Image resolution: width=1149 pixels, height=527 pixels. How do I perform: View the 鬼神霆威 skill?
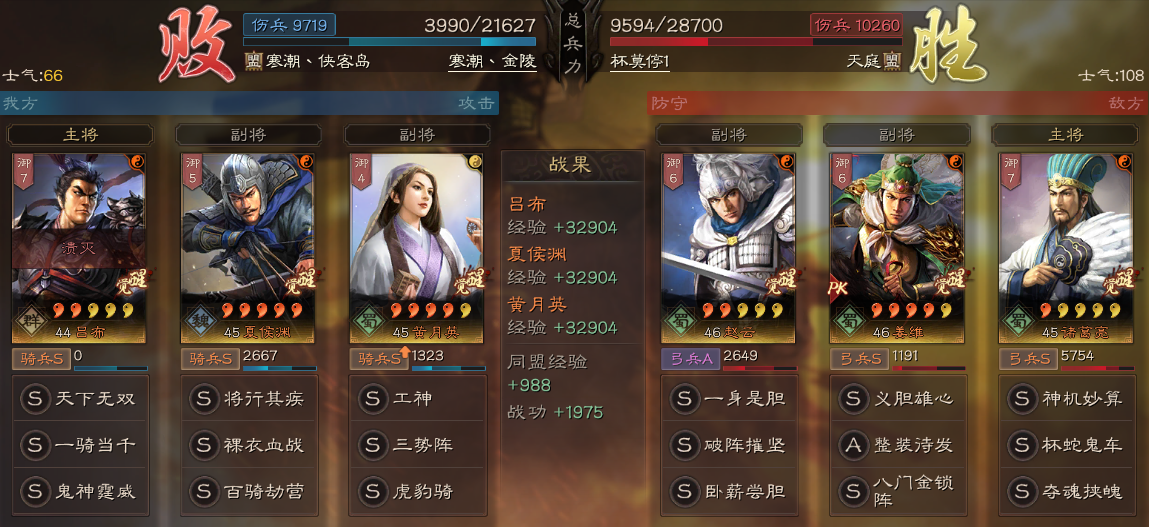[80, 491]
